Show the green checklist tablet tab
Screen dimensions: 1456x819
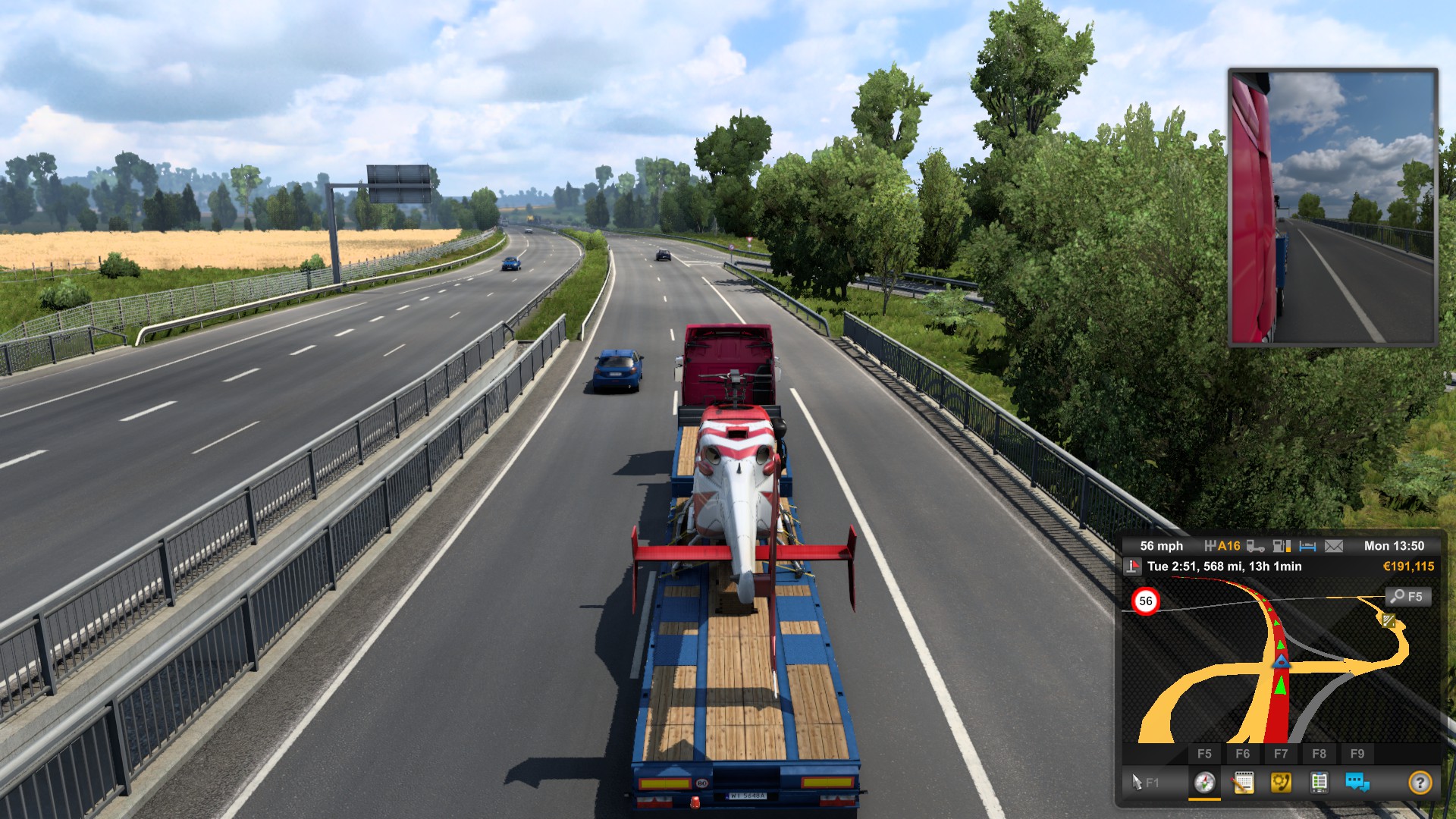[1319, 782]
